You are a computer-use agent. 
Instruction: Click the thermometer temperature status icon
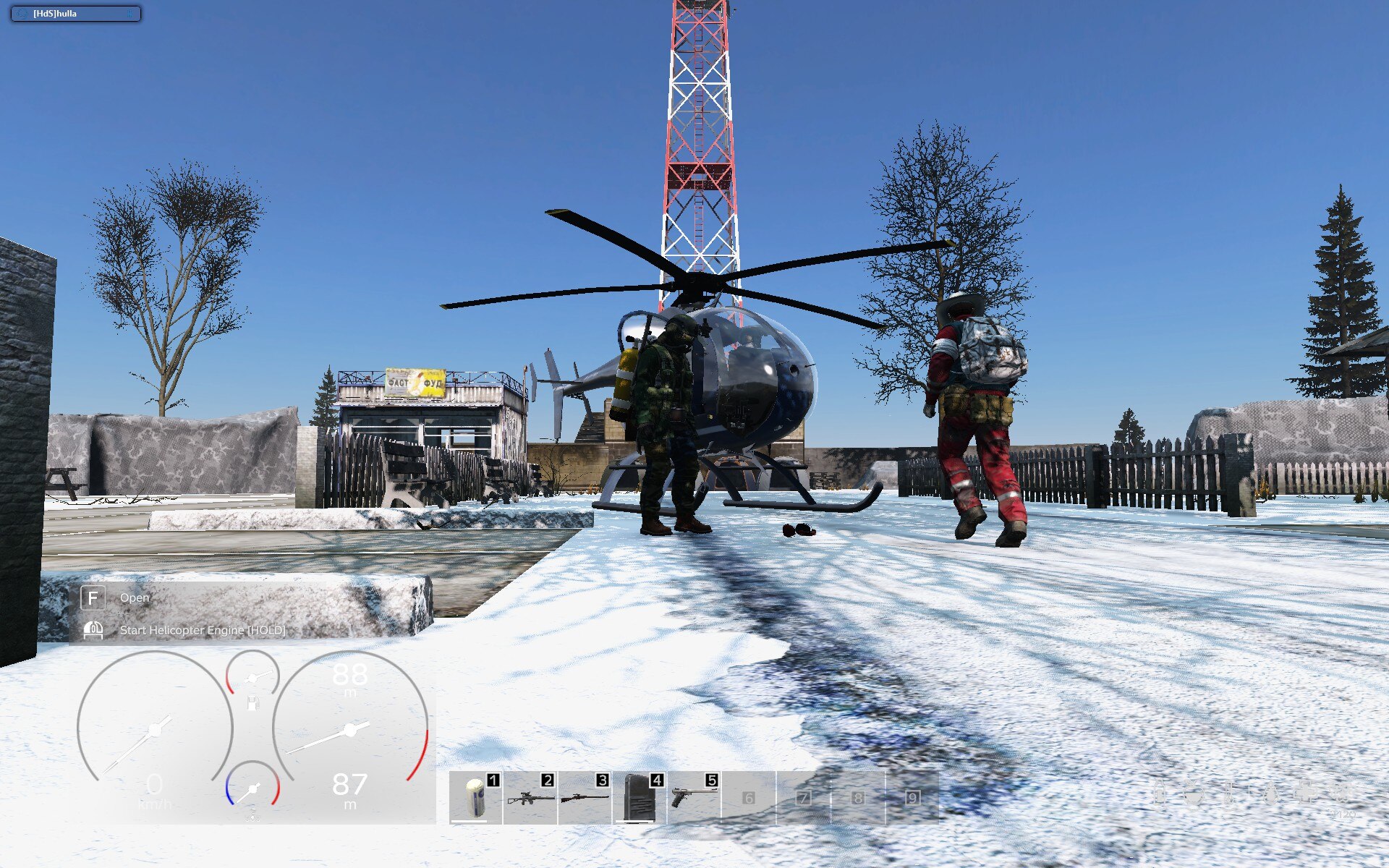point(1230,793)
